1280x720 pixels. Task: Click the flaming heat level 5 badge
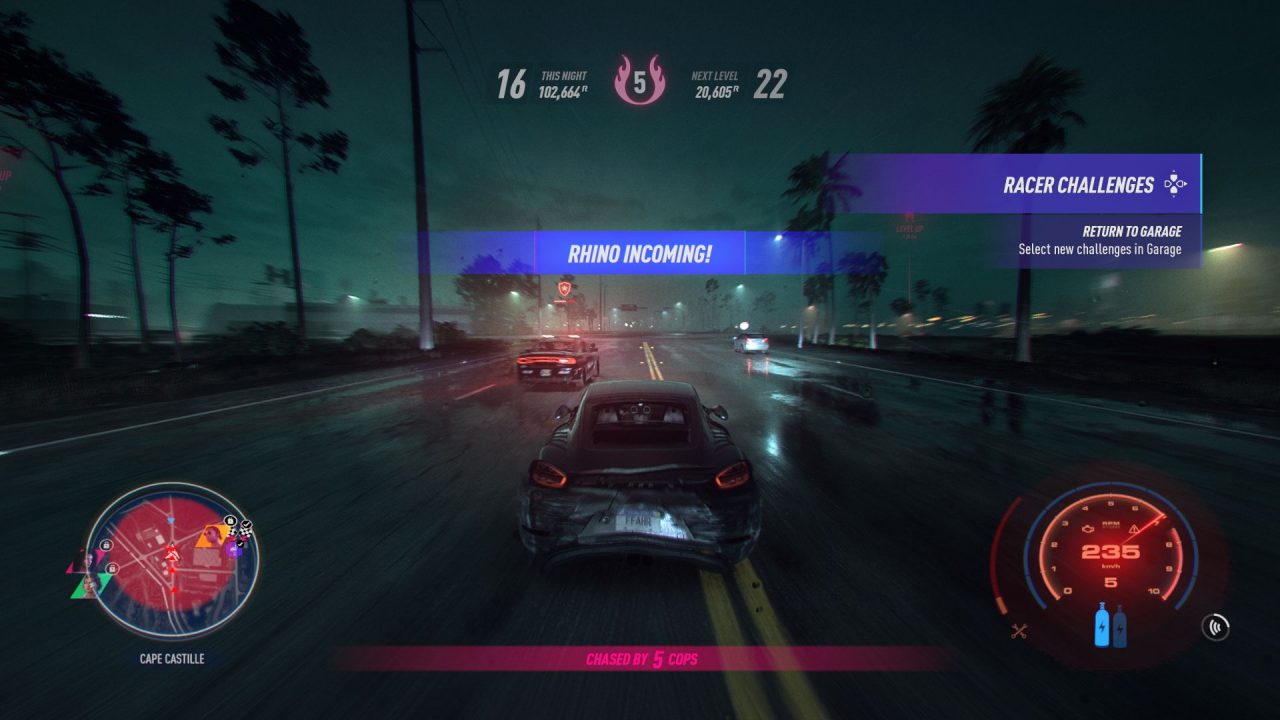[639, 82]
